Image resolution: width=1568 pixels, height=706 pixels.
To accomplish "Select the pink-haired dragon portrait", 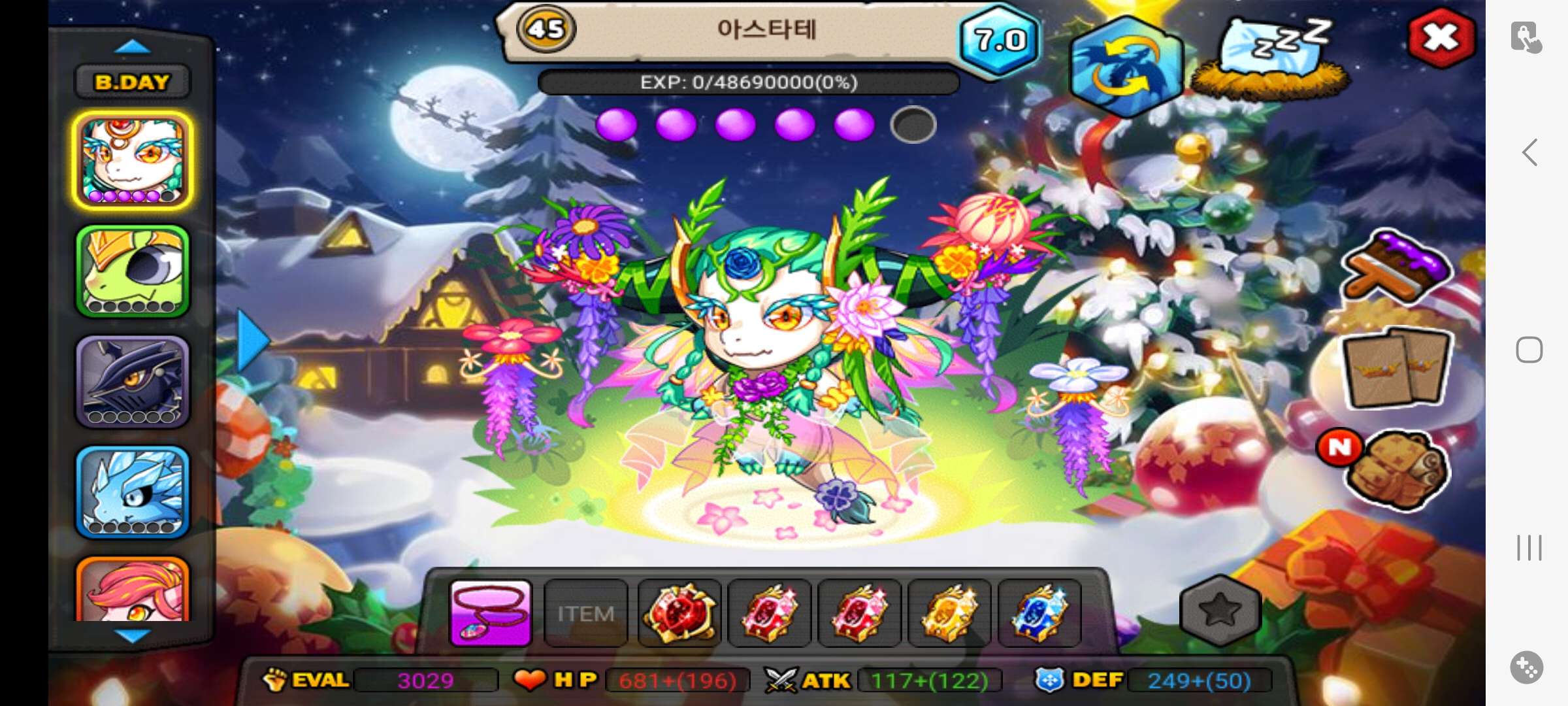I will coord(133,588).
